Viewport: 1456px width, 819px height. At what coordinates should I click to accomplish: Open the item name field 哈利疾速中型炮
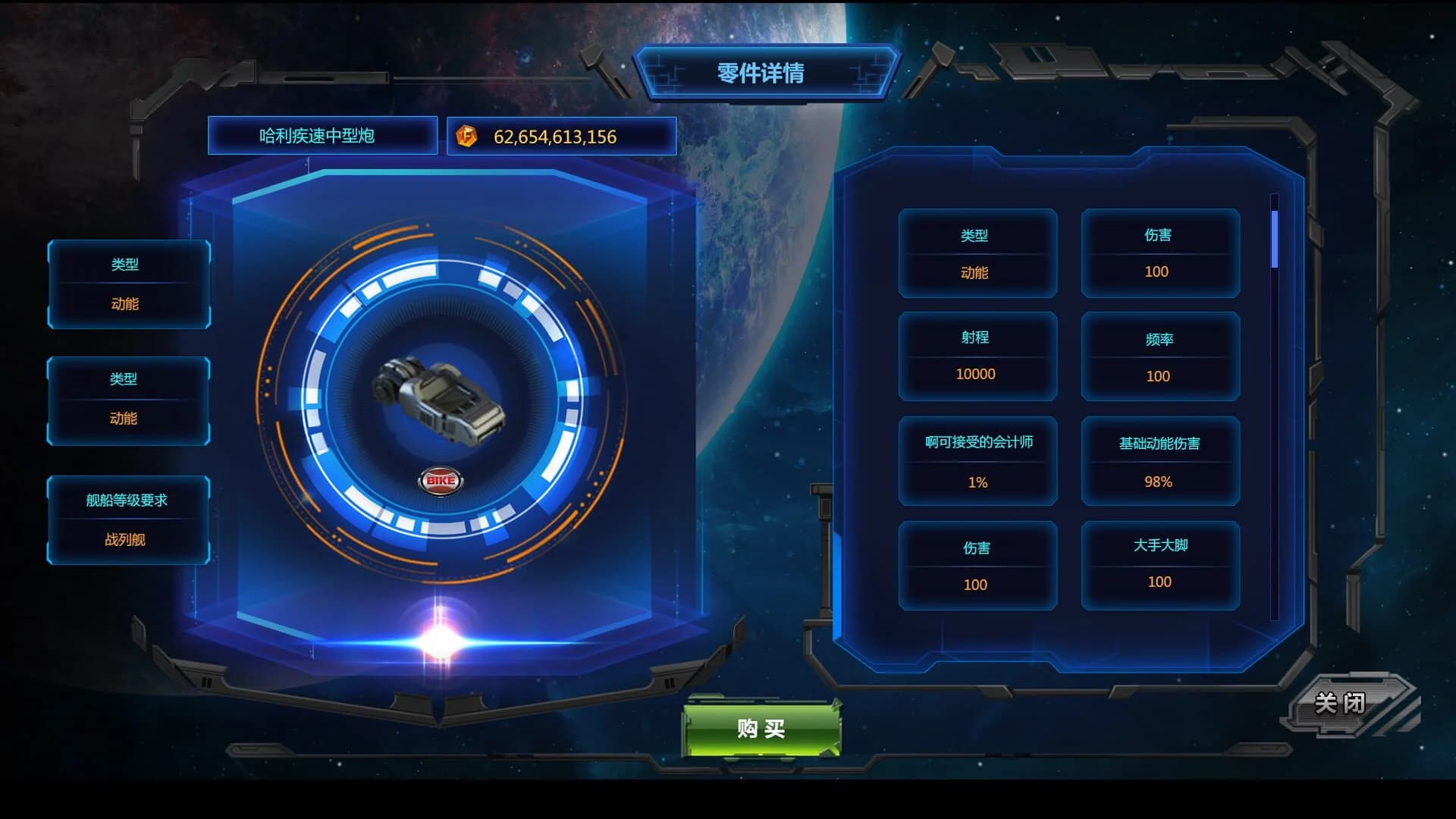(322, 136)
